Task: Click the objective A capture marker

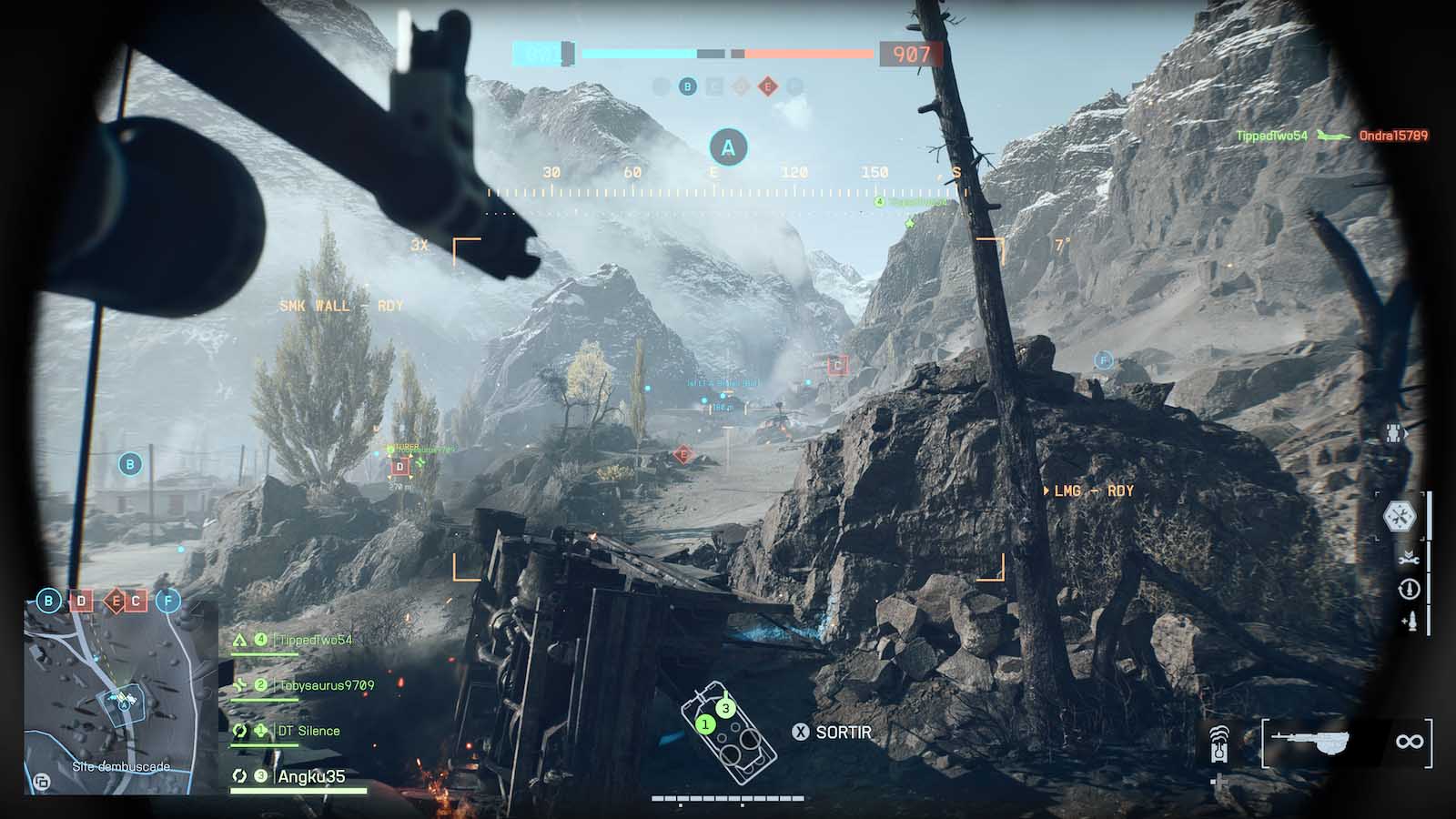Action: click(x=728, y=147)
